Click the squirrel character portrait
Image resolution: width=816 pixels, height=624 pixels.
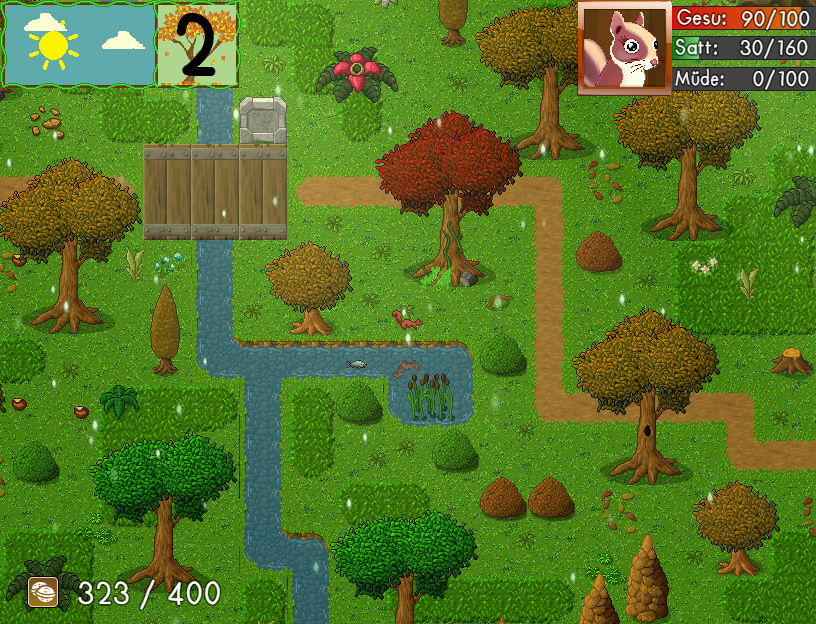tap(624, 48)
